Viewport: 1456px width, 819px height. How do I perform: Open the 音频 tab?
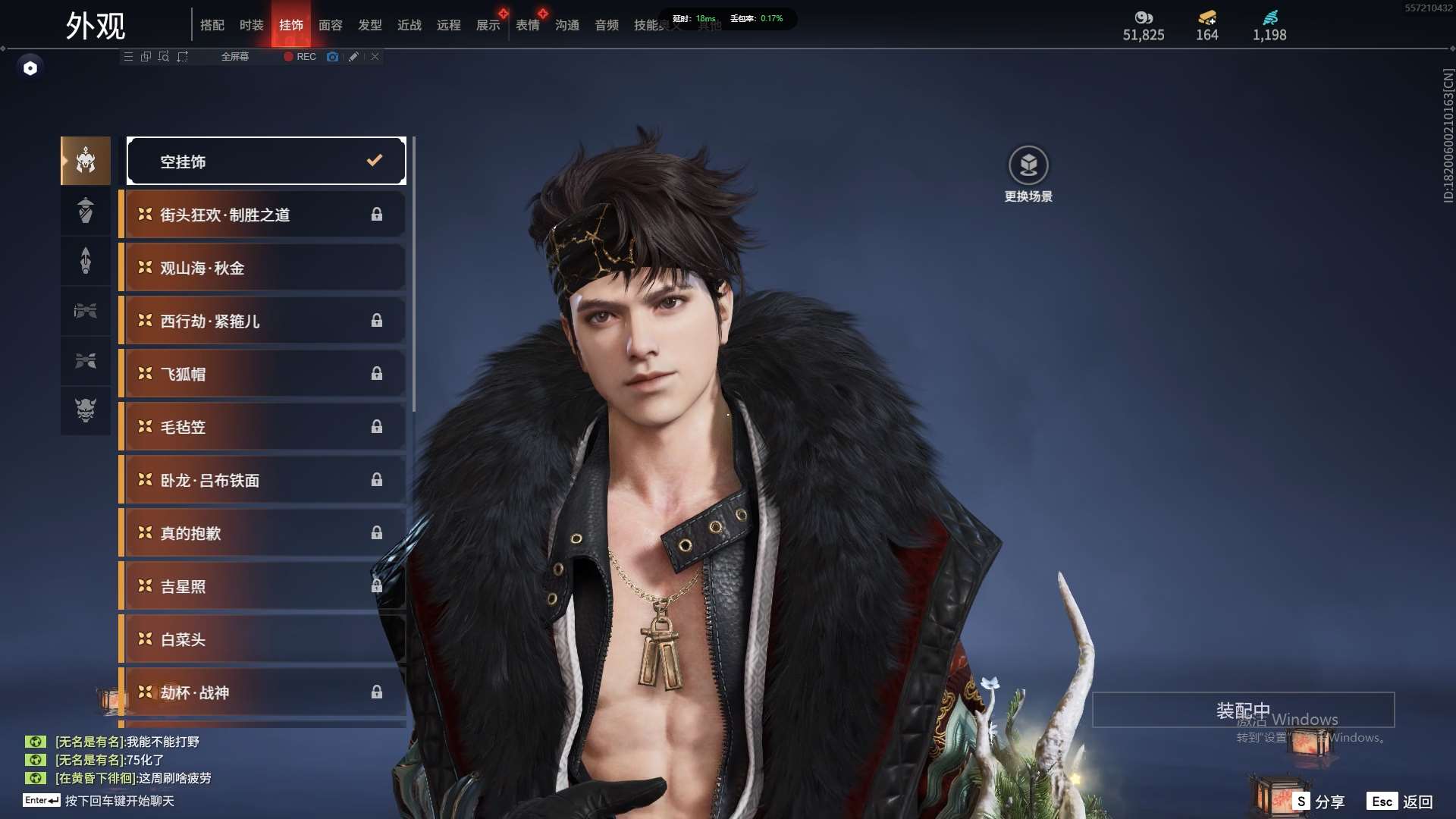[606, 25]
